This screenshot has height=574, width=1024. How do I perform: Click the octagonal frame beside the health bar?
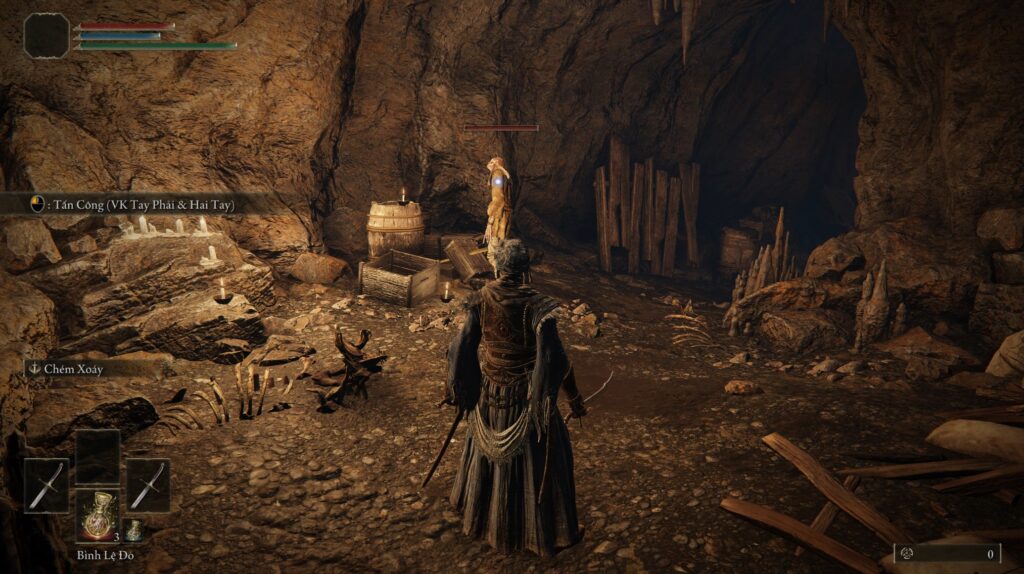click(x=46, y=35)
